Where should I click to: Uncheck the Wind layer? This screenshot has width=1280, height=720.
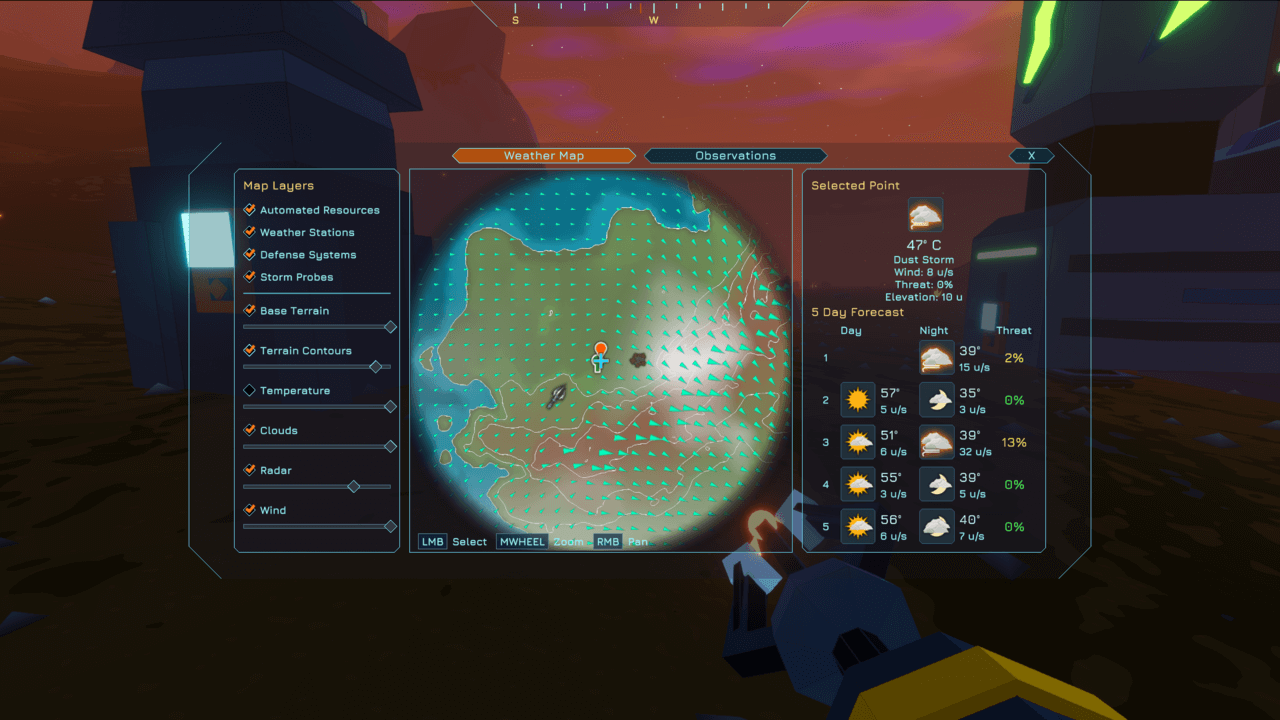coord(250,510)
